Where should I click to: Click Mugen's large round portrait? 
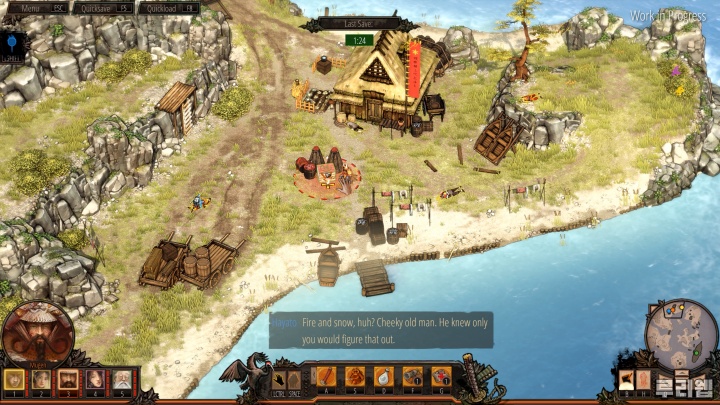pyautogui.click(x=37, y=333)
